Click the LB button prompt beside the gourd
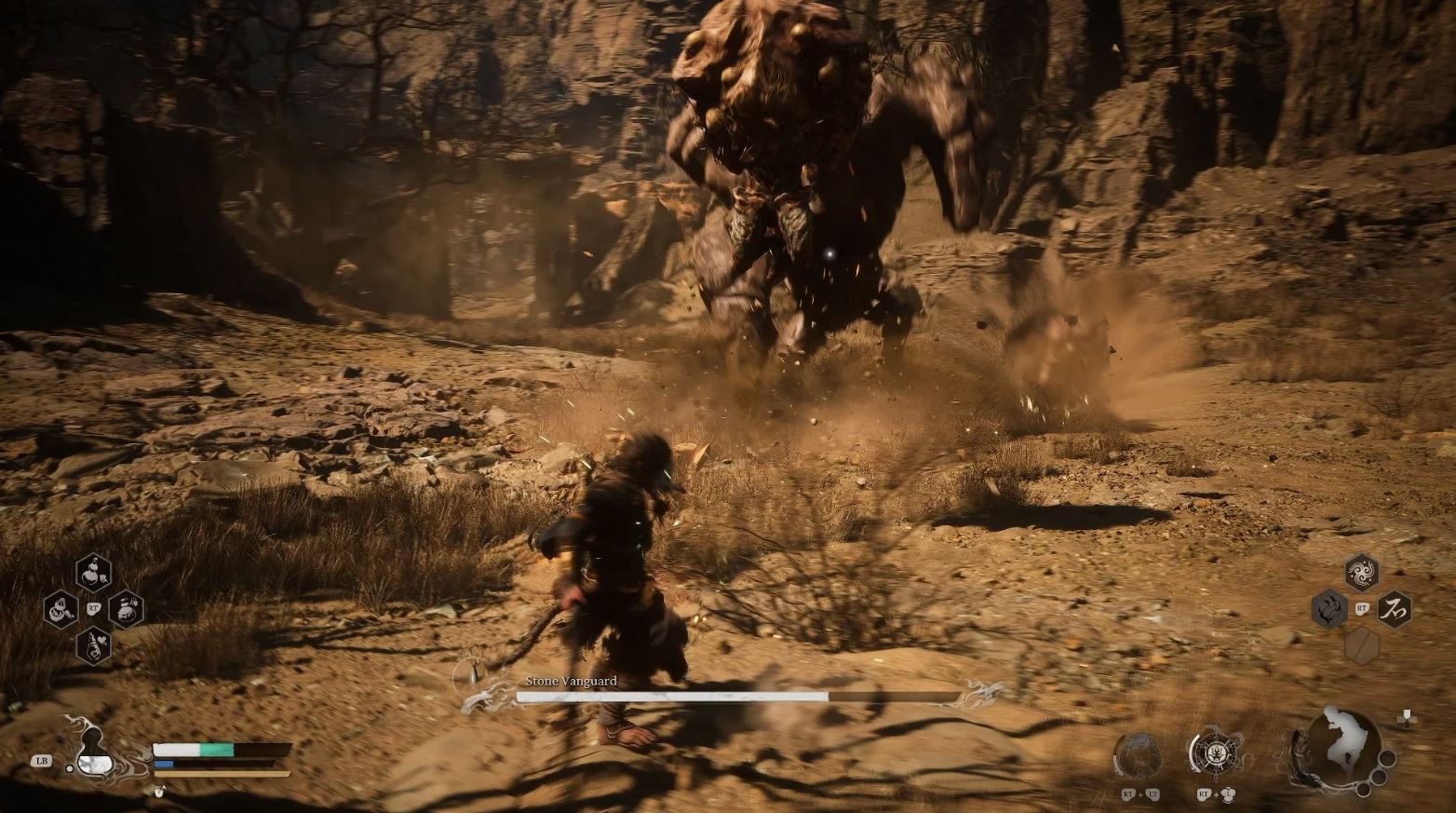The image size is (1456, 813). [39, 760]
